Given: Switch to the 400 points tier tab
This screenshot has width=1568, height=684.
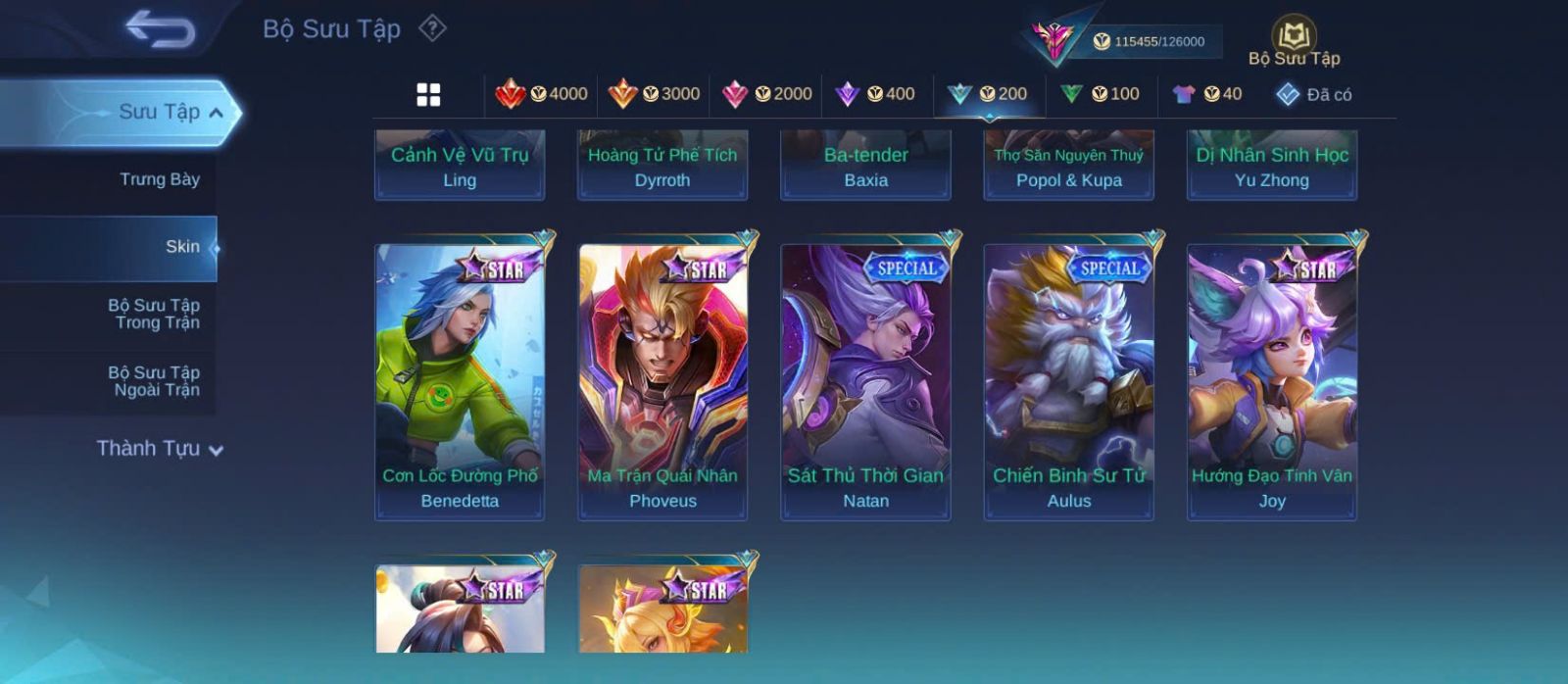Looking at the screenshot, I should click(875, 94).
